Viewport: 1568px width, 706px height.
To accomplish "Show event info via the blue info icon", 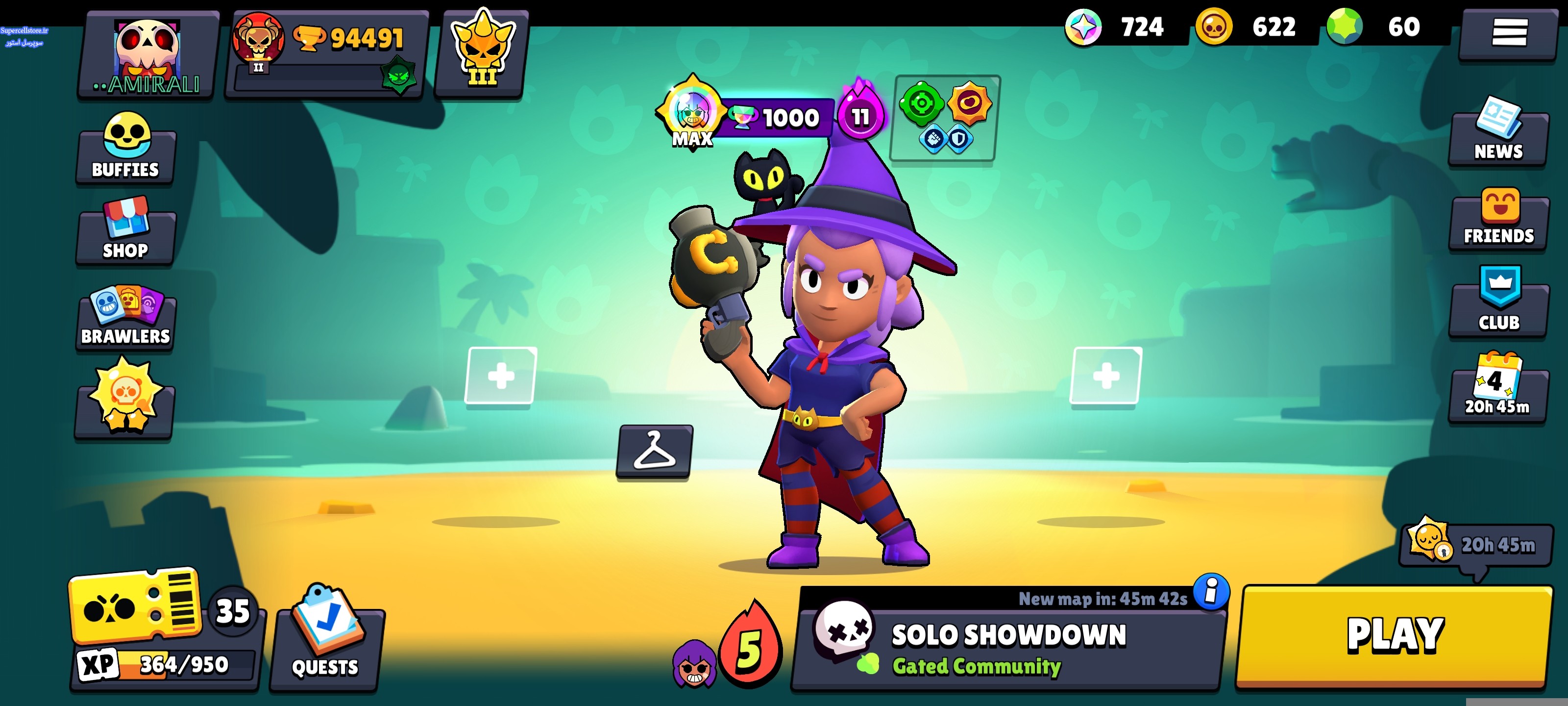I will point(1211,591).
